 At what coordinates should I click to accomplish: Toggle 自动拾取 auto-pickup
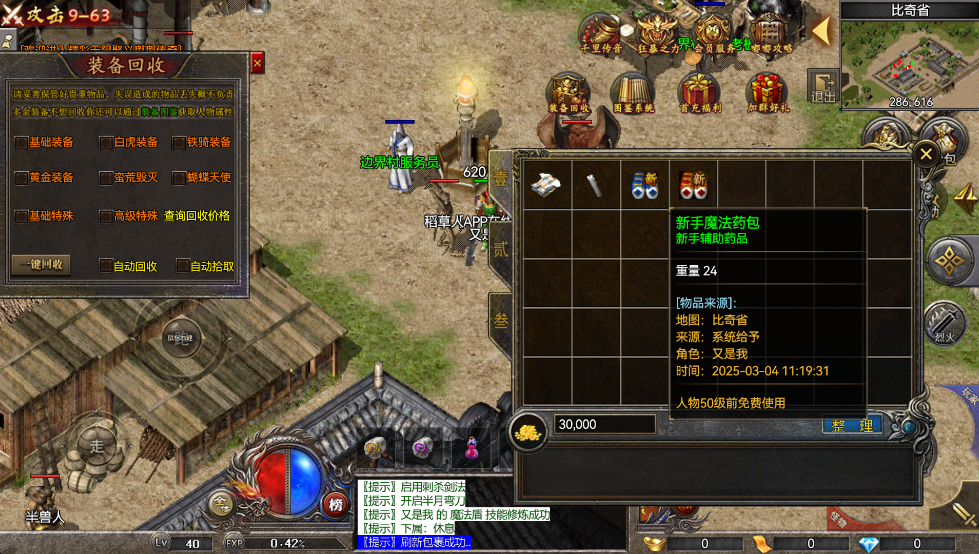pyautogui.click(x=183, y=266)
